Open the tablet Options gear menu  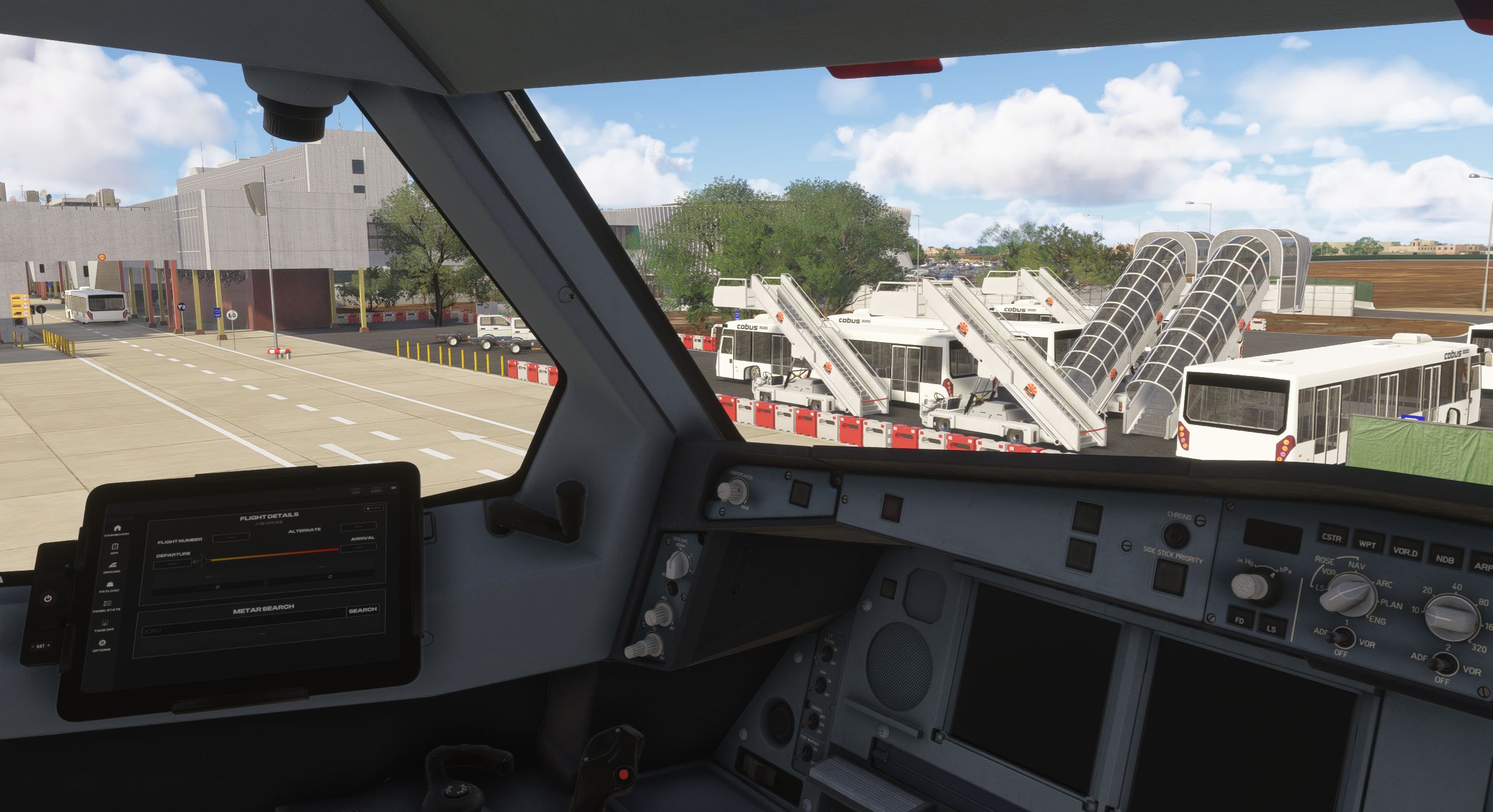[x=103, y=645]
